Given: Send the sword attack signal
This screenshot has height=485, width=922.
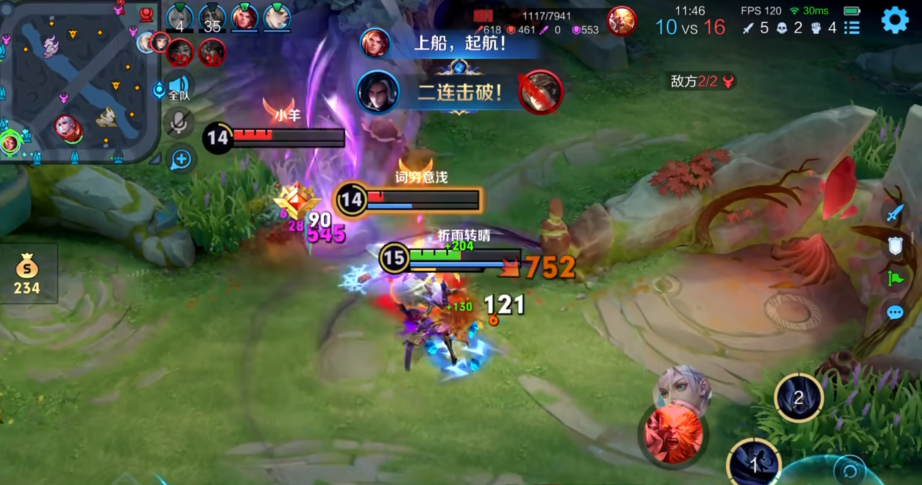Looking at the screenshot, I should click(x=895, y=212).
